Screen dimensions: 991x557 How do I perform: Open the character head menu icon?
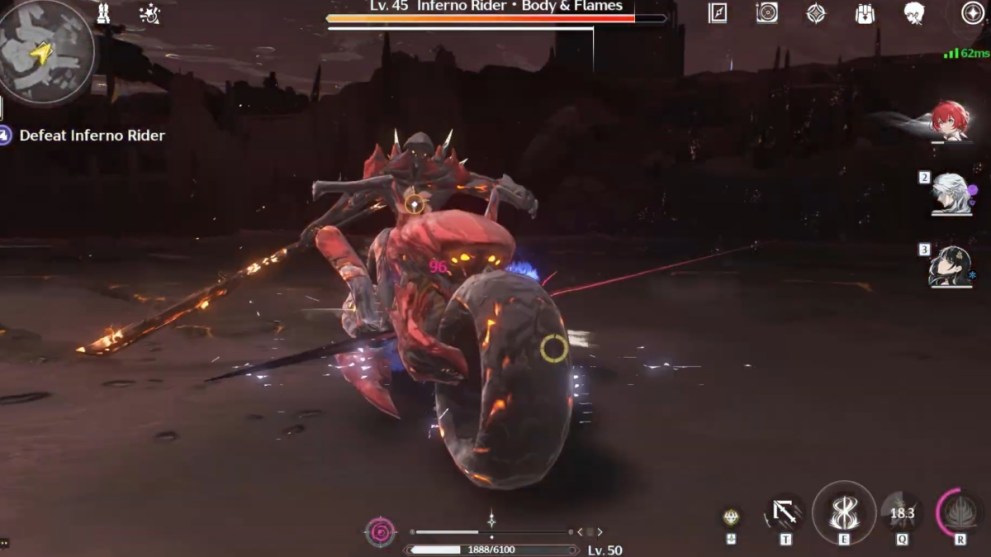pos(914,13)
